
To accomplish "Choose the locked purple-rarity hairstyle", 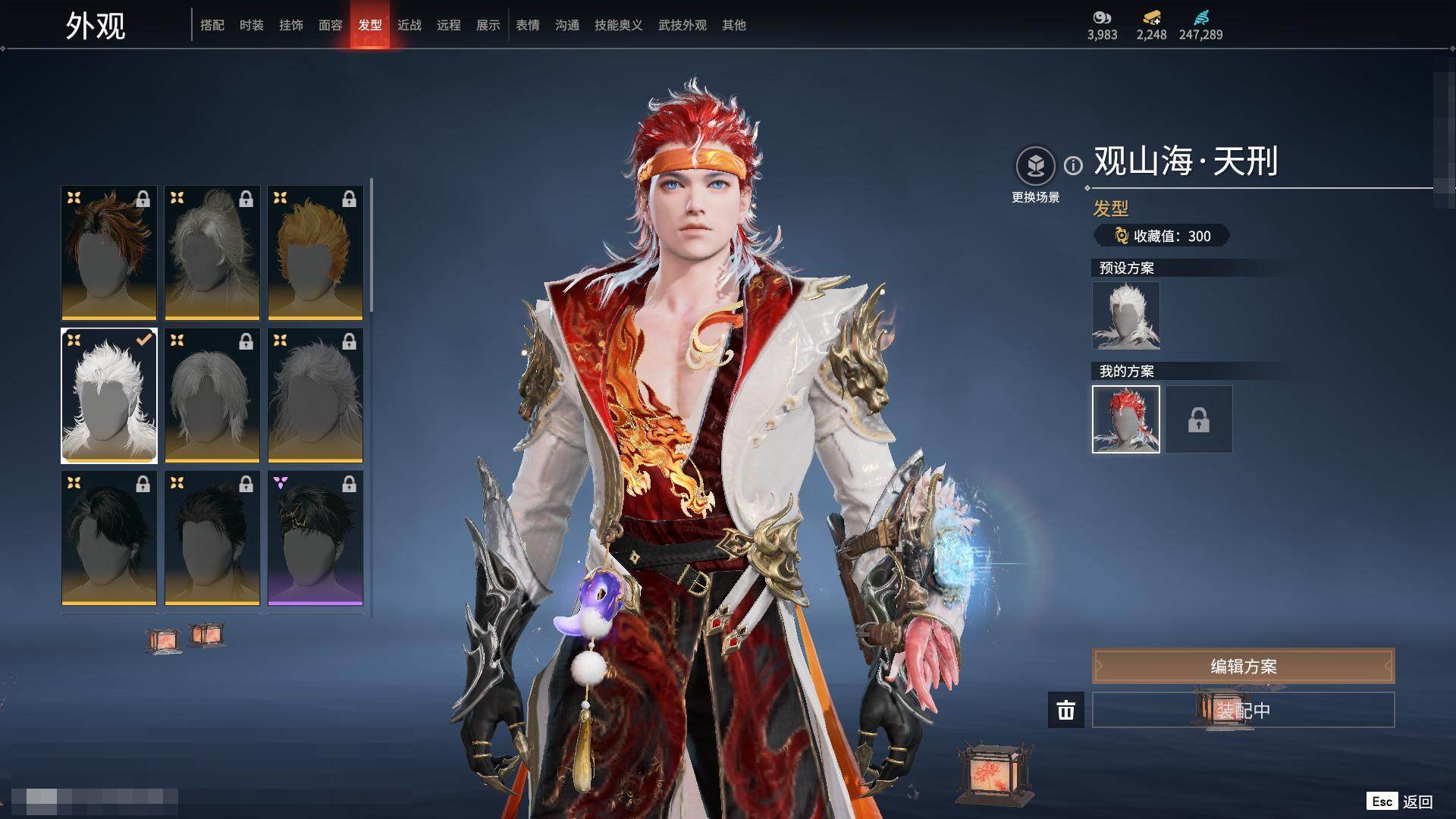I will pyautogui.click(x=315, y=538).
